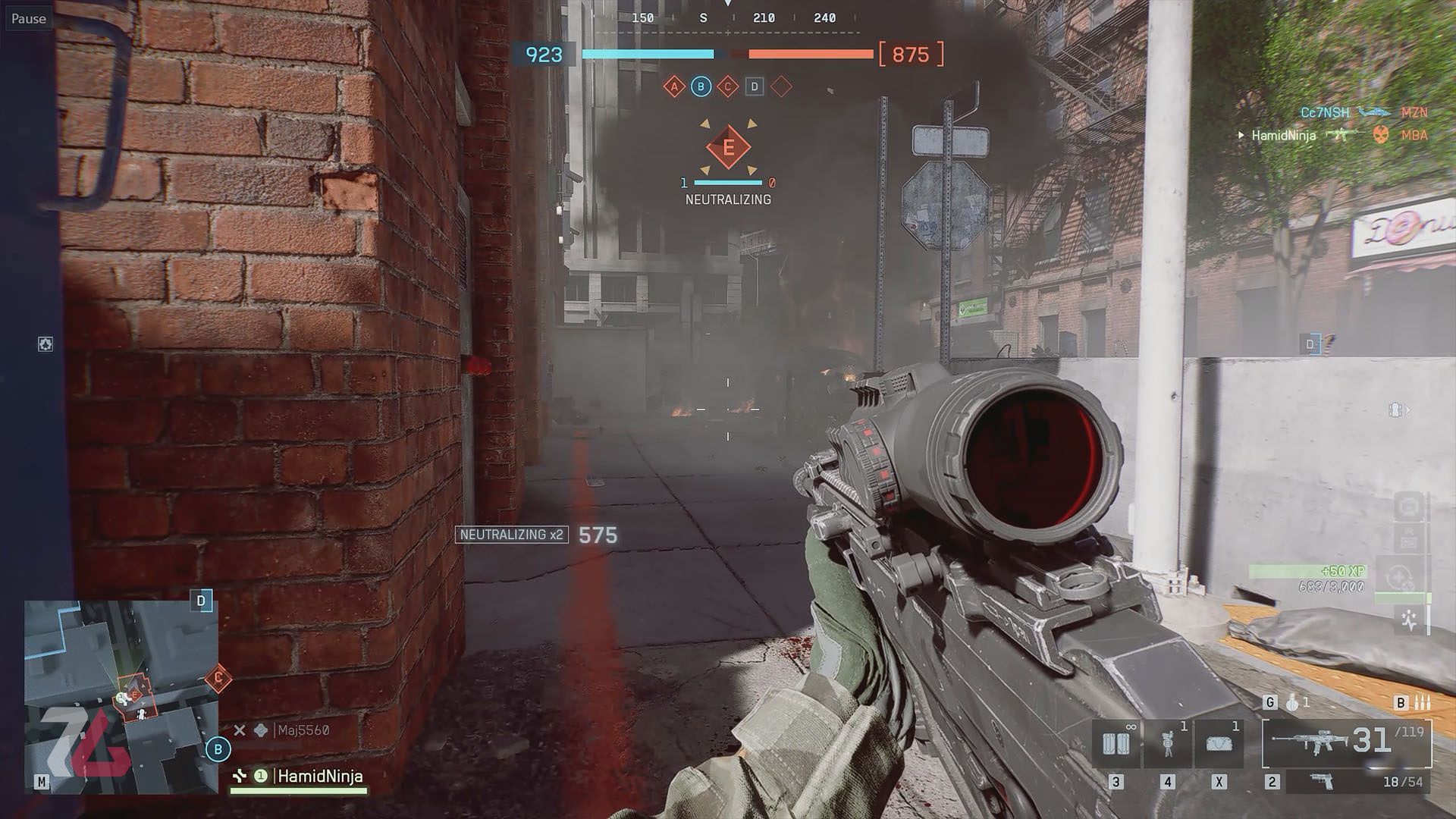Select the sentry turret gadget slot

[1167, 743]
